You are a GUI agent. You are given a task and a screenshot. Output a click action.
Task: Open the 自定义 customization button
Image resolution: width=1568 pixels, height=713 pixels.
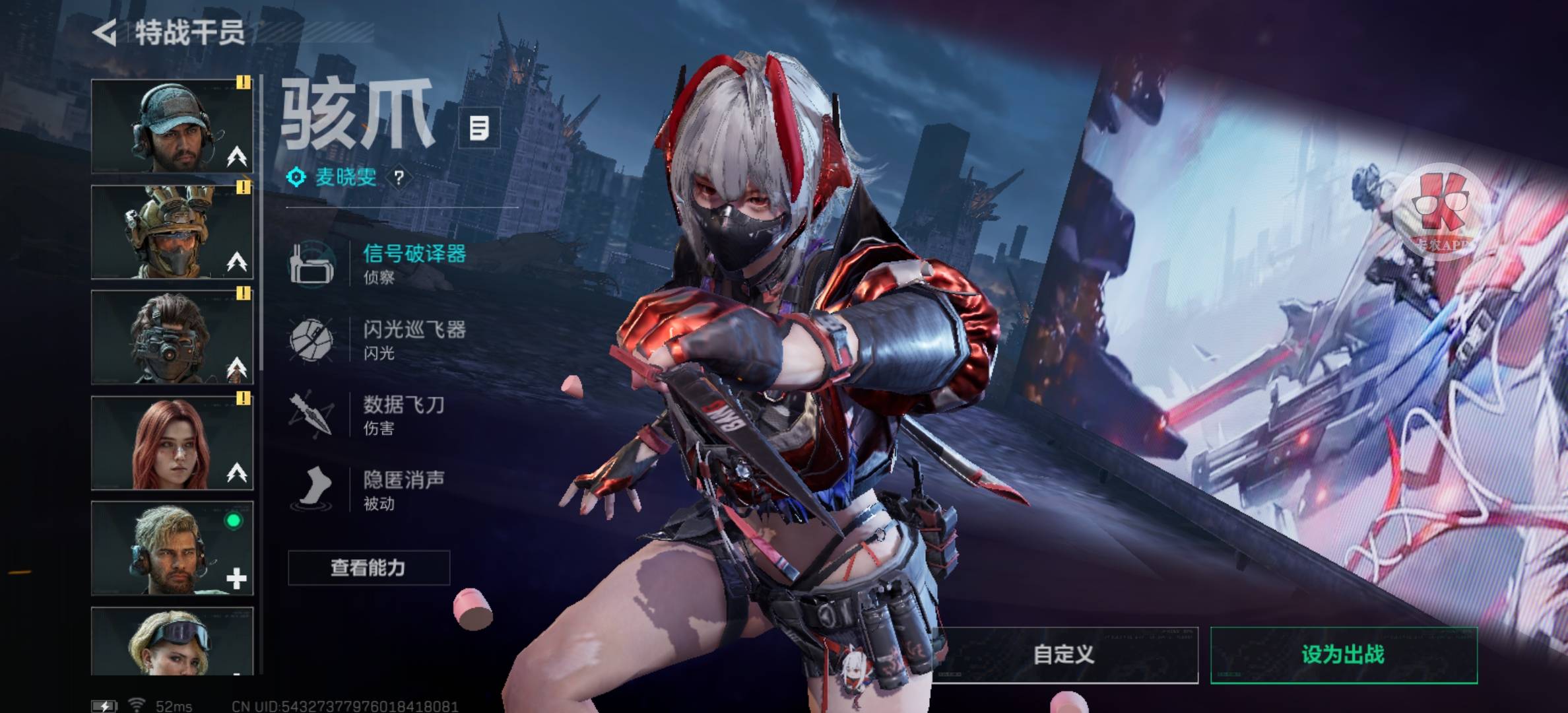tap(1064, 655)
